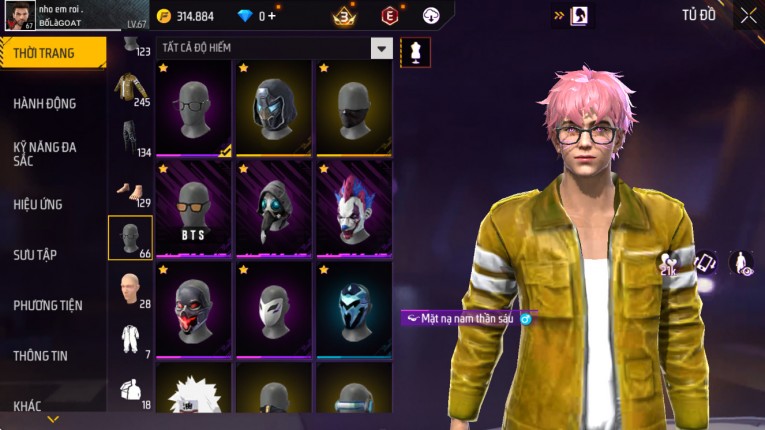765x430 pixels.
Task: Switch to the THÔNG TIN tab
Action: tap(42, 355)
